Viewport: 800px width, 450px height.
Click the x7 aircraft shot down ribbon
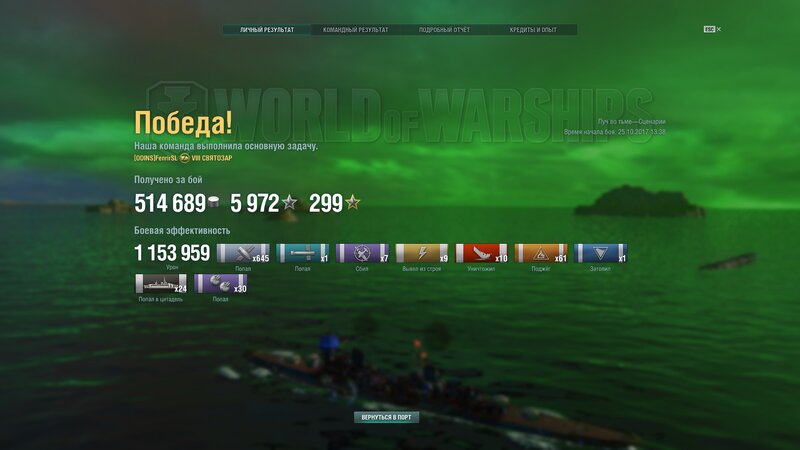tap(362, 253)
